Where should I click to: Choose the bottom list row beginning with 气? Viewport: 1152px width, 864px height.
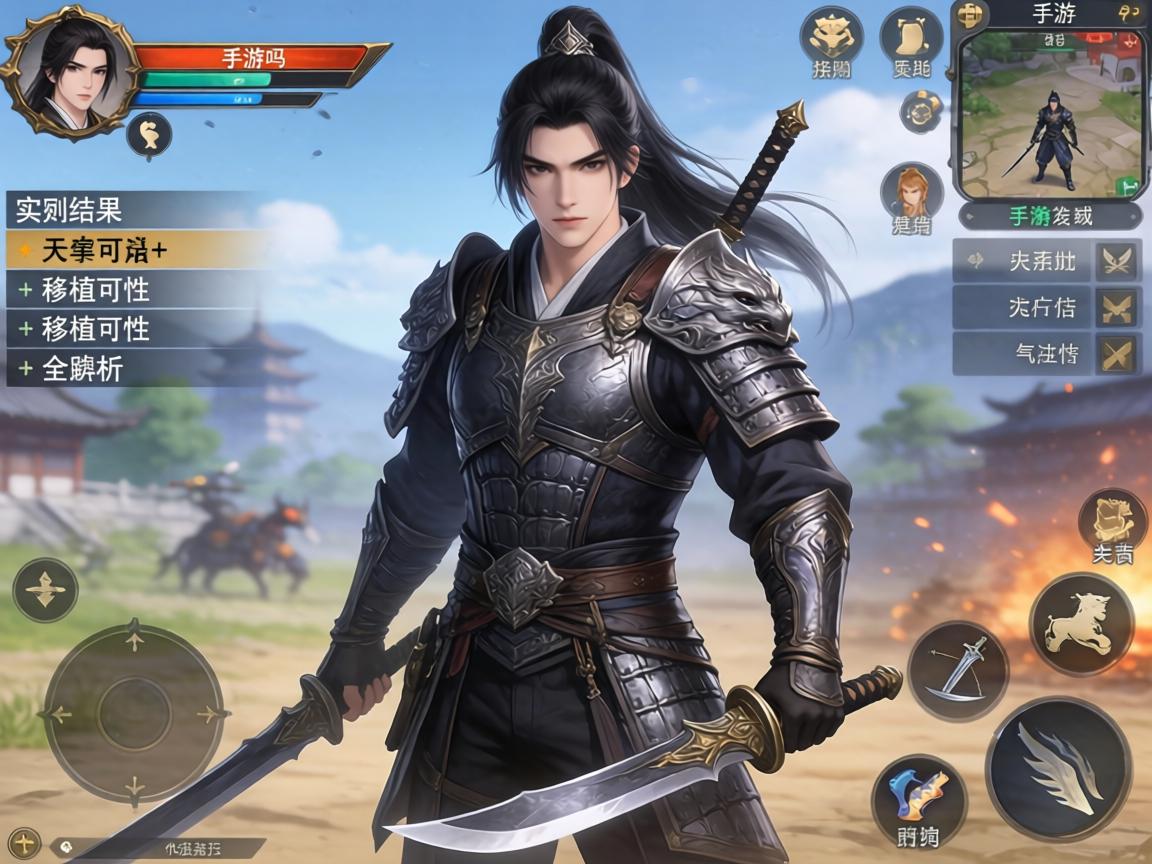point(1046,353)
